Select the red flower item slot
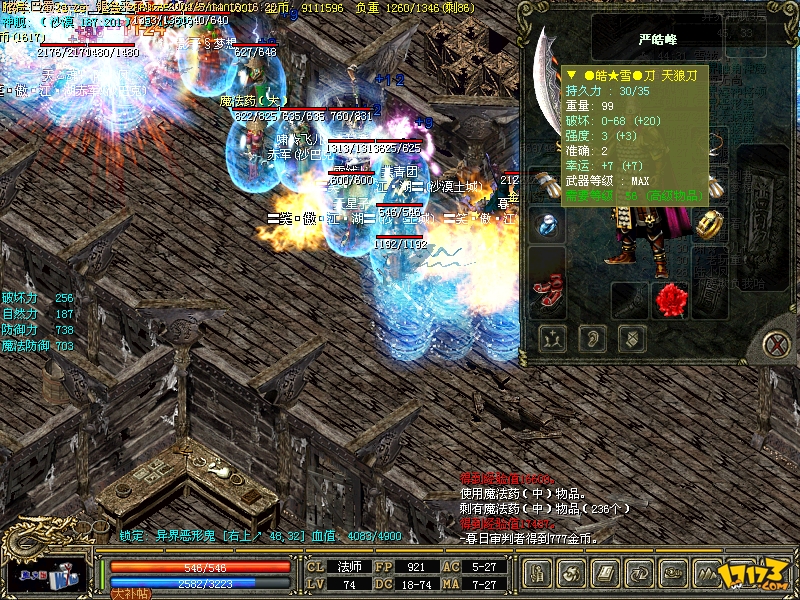The height and width of the screenshot is (600, 800). pos(670,298)
